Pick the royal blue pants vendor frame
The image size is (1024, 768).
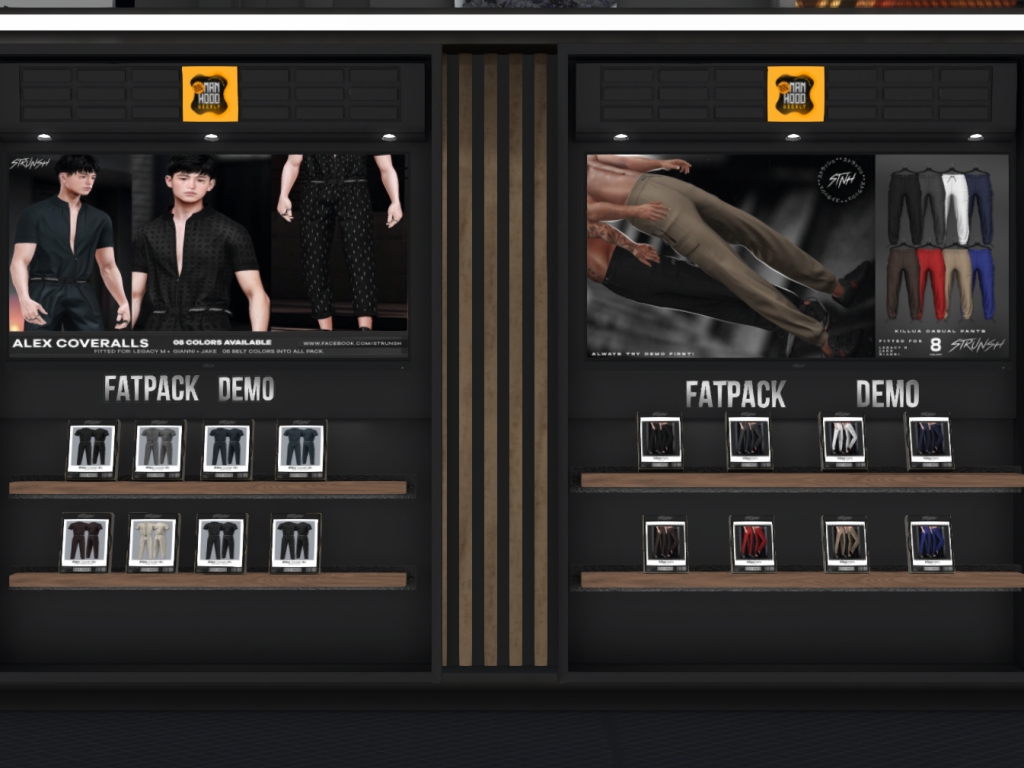pyautogui.click(x=929, y=544)
